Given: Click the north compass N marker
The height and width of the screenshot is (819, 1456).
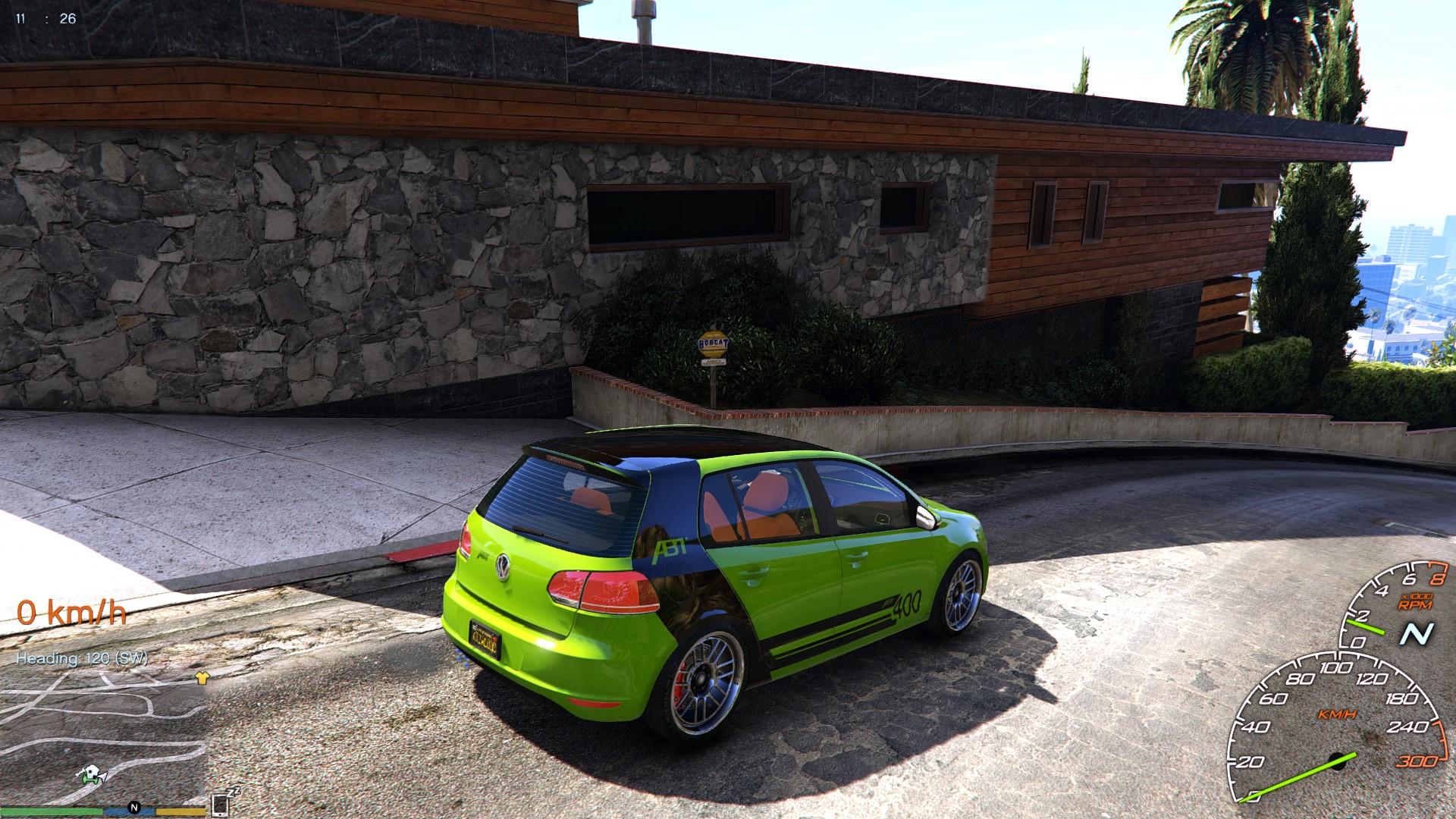Looking at the screenshot, I should click(134, 806).
